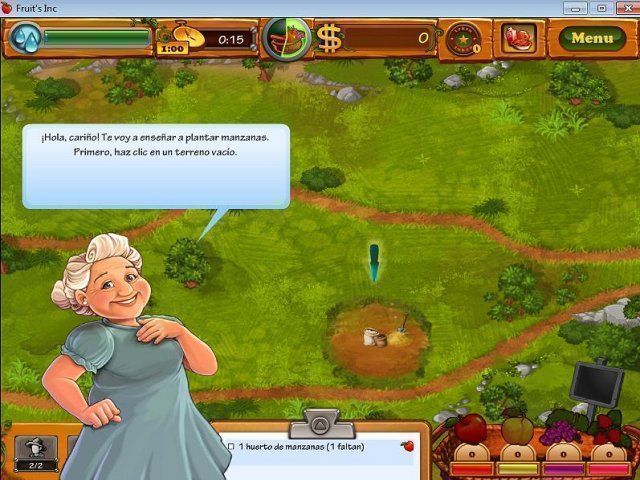Open the game Menu
Image resolution: width=640 pixels, height=480 pixels.
click(591, 39)
